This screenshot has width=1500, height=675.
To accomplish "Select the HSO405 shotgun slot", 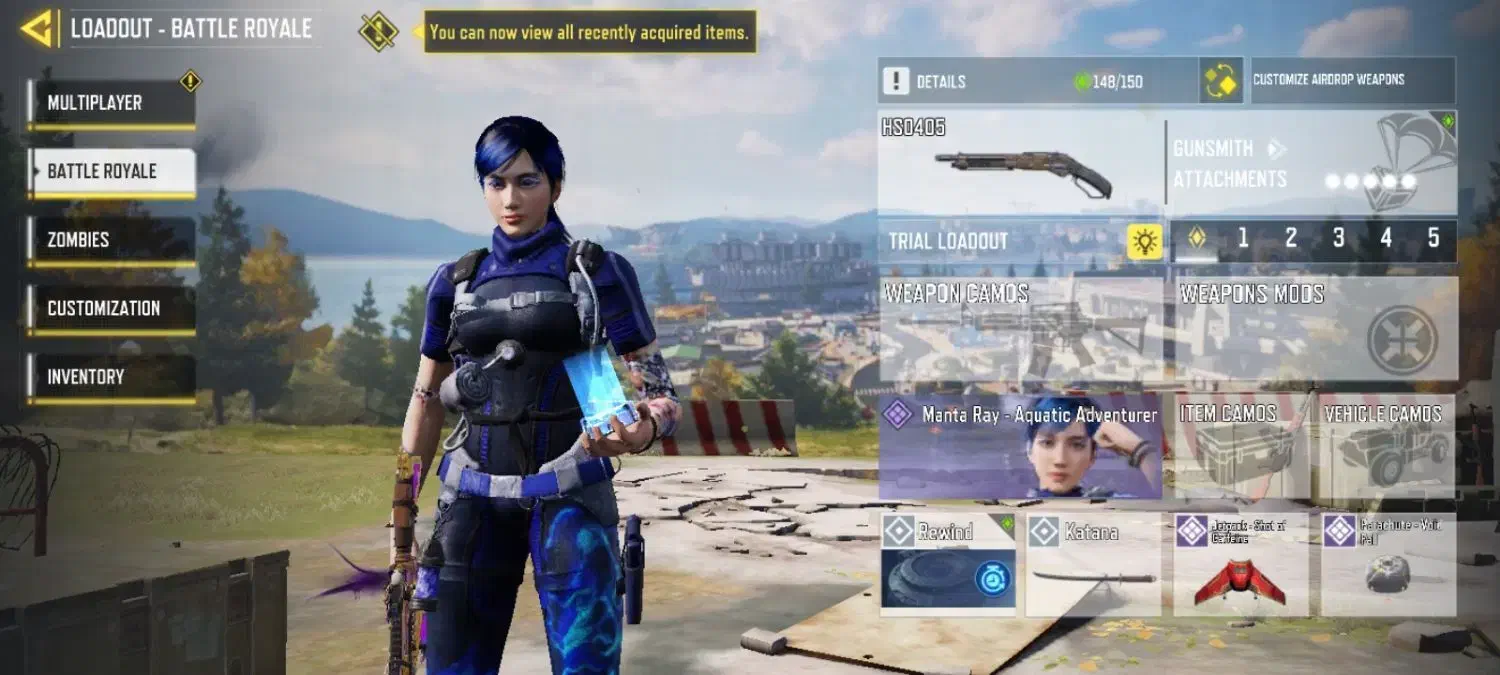I will click(x=1020, y=163).
